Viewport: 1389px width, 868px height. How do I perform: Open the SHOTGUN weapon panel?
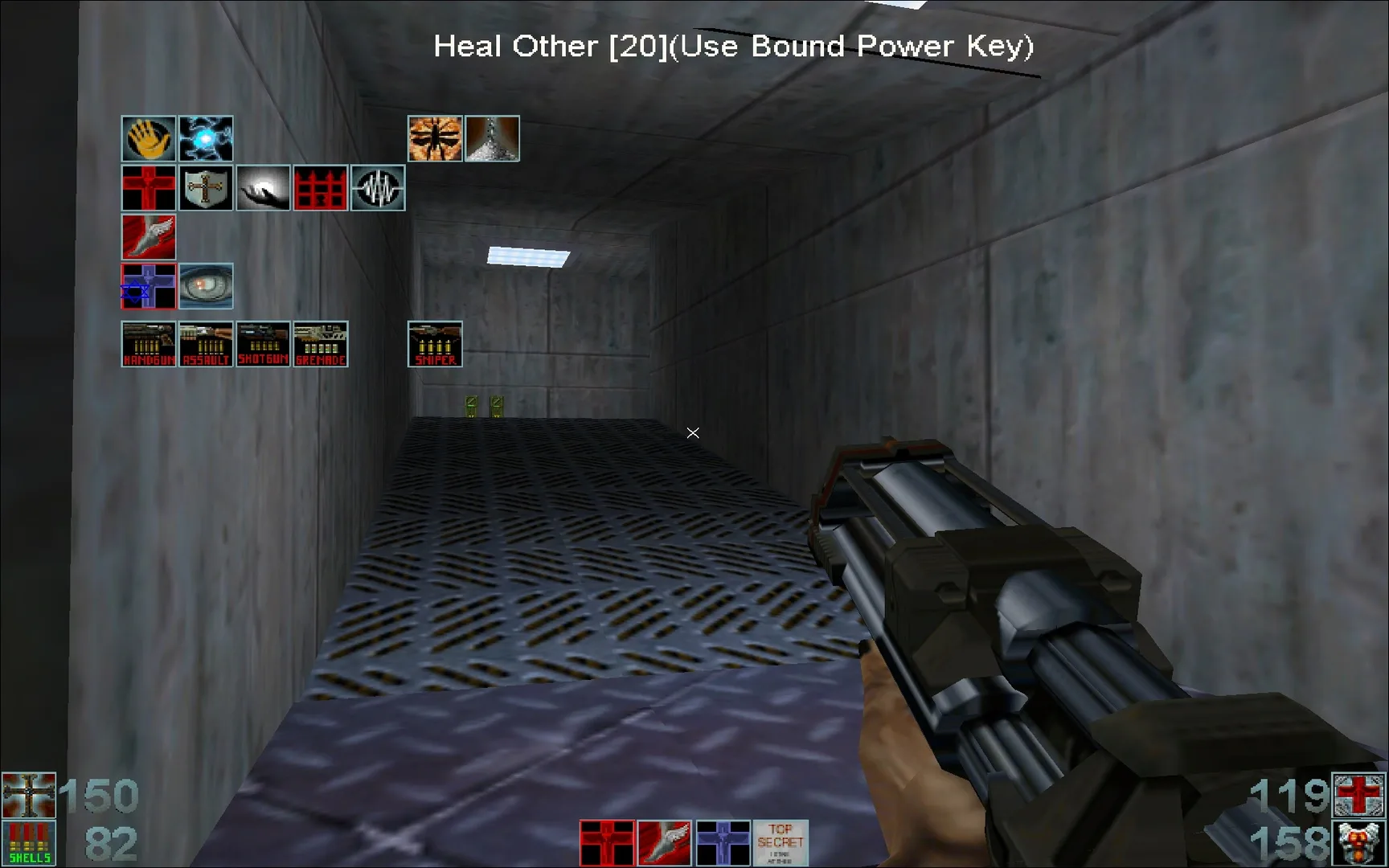point(263,344)
